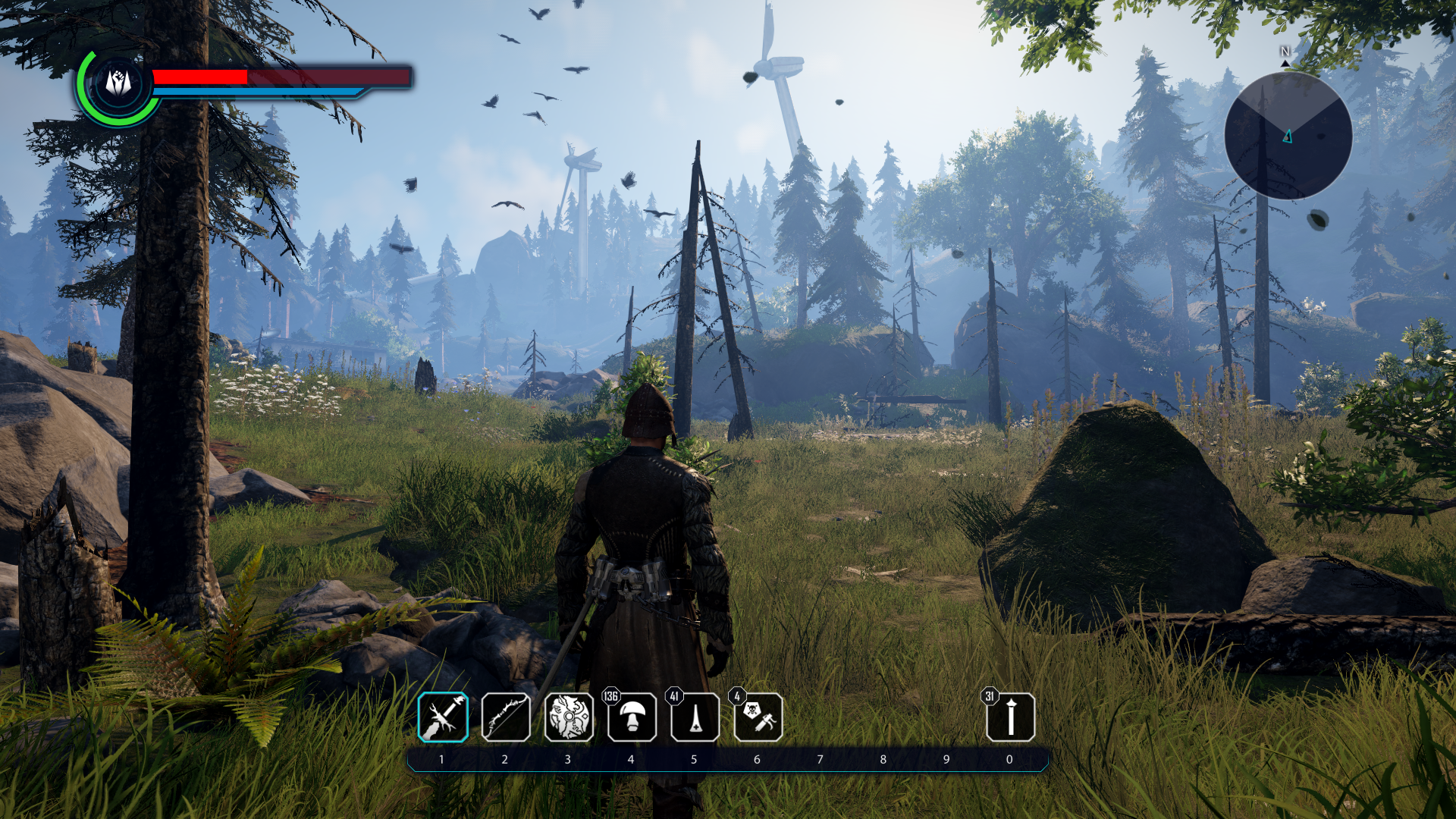1456x819 pixels.
Task: Use the mushroom item stack of 136
Action: tap(632, 717)
